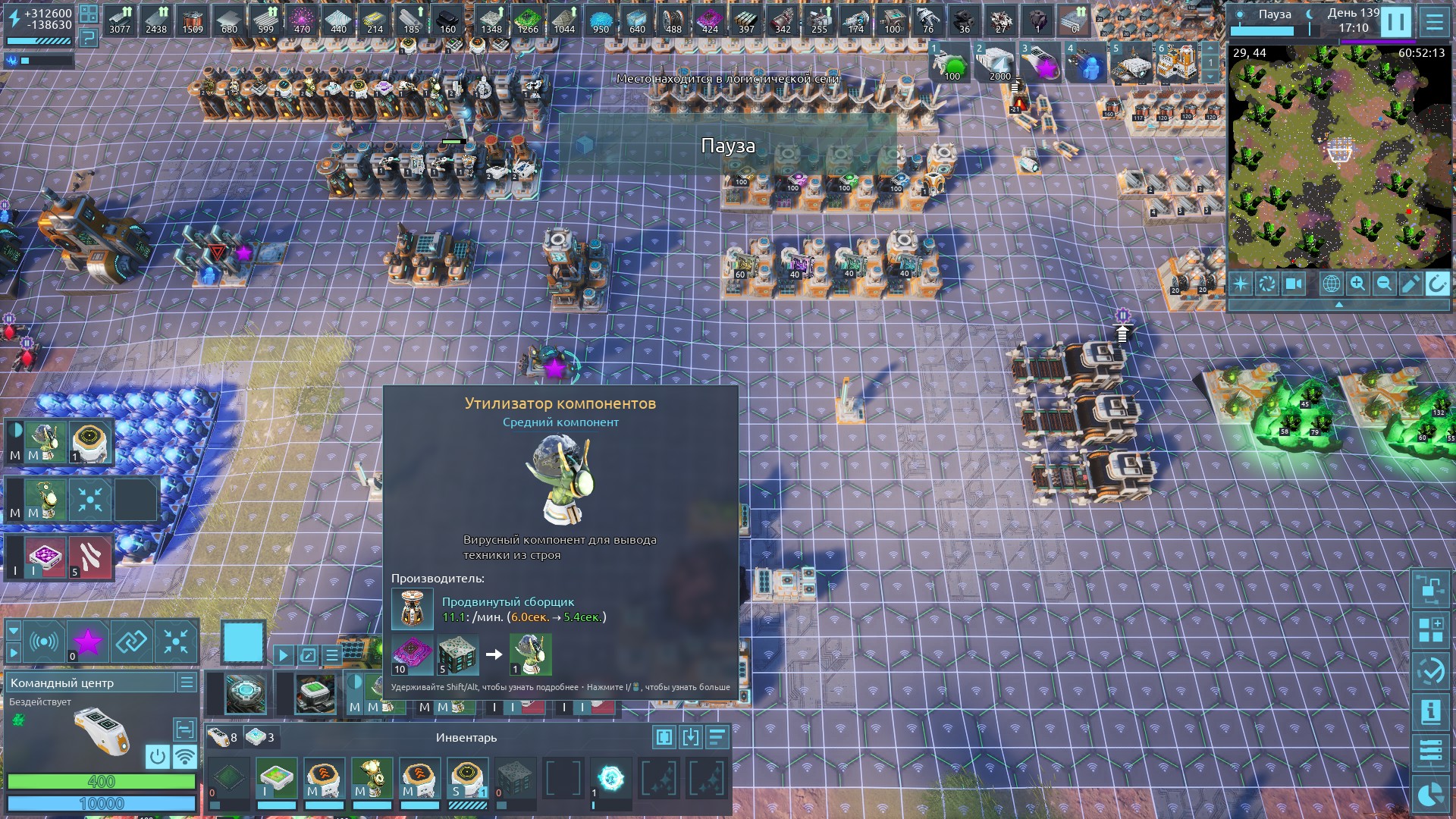The height and width of the screenshot is (819, 1456).
Task: Select the purple star command button
Action: point(88,642)
